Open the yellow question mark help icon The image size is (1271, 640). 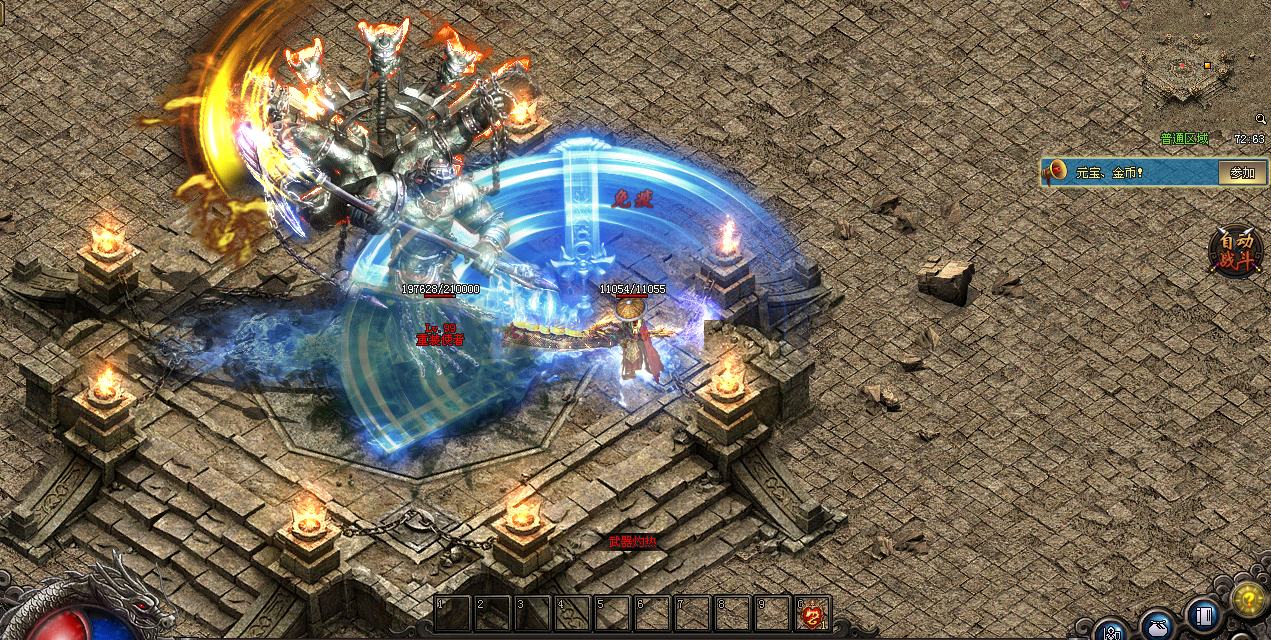pyautogui.click(x=1248, y=599)
